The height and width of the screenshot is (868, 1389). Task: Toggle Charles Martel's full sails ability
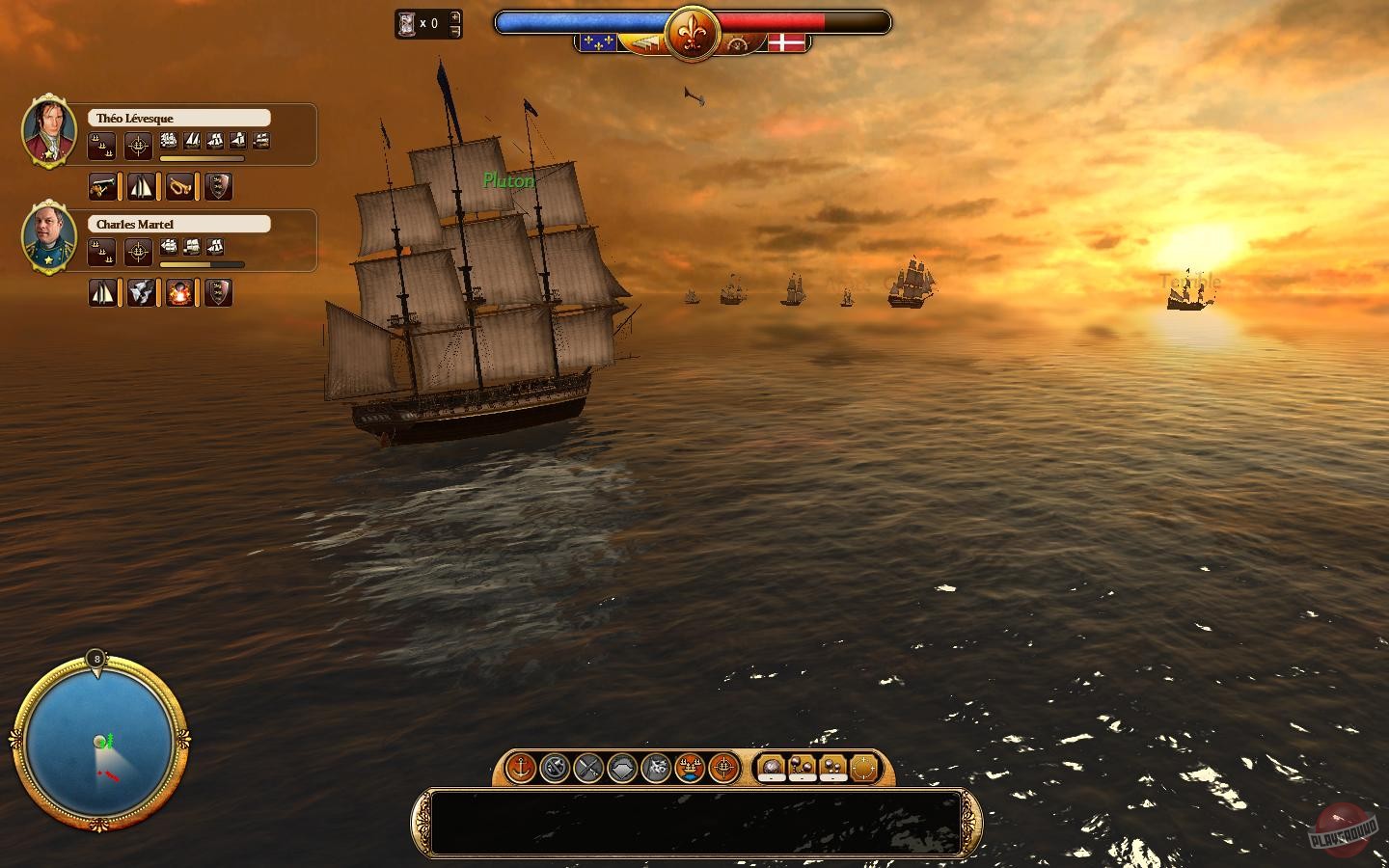103,292
